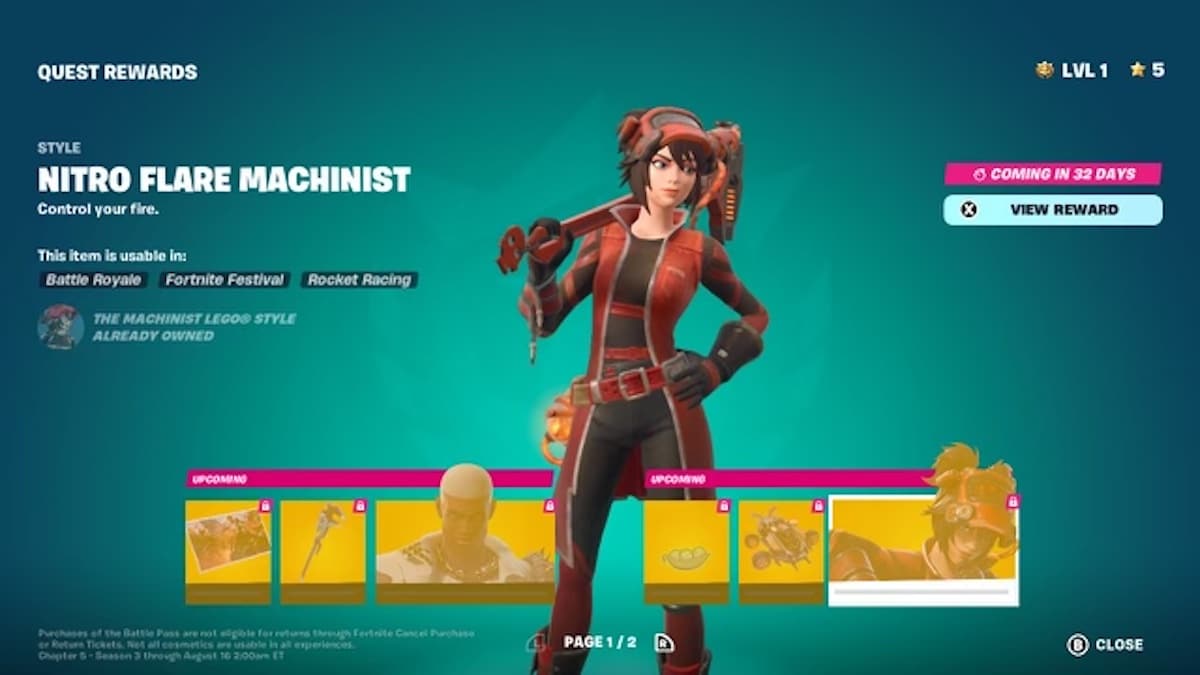Click the Rocket Racing mode tag

pos(359,280)
